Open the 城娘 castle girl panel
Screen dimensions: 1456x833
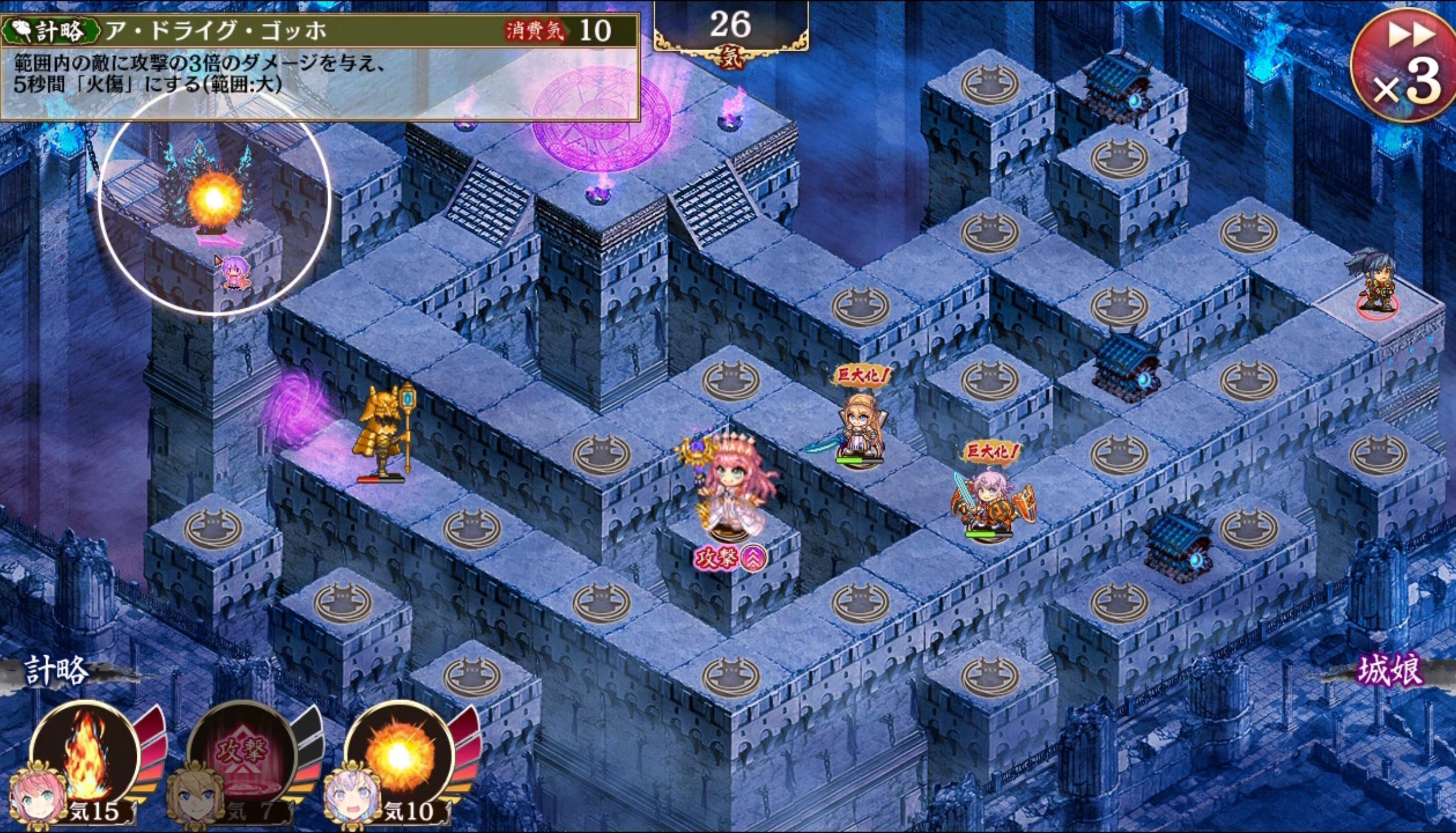click(1390, 671)
